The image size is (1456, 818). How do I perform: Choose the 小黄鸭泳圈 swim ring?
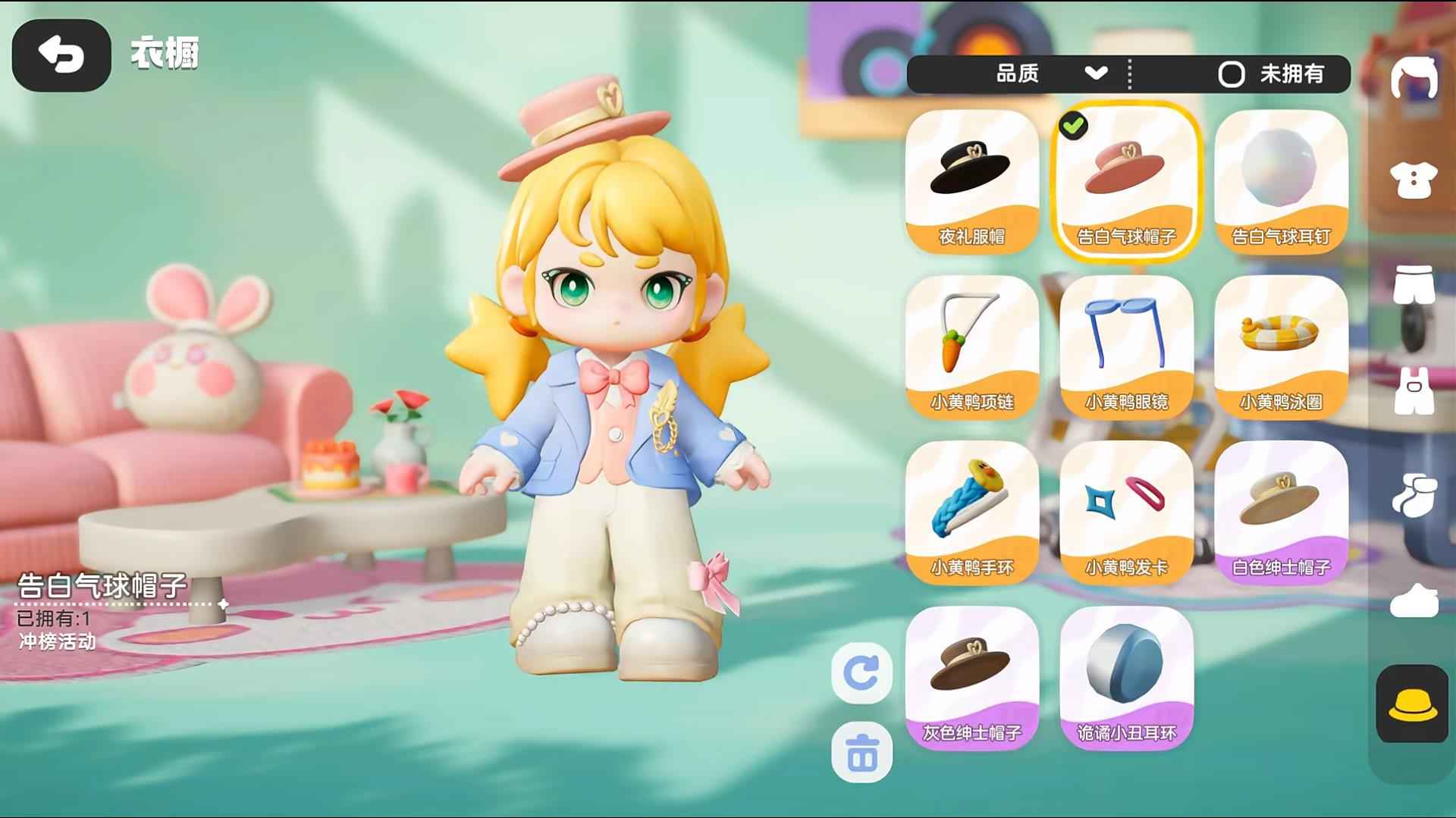[1281, 346]
